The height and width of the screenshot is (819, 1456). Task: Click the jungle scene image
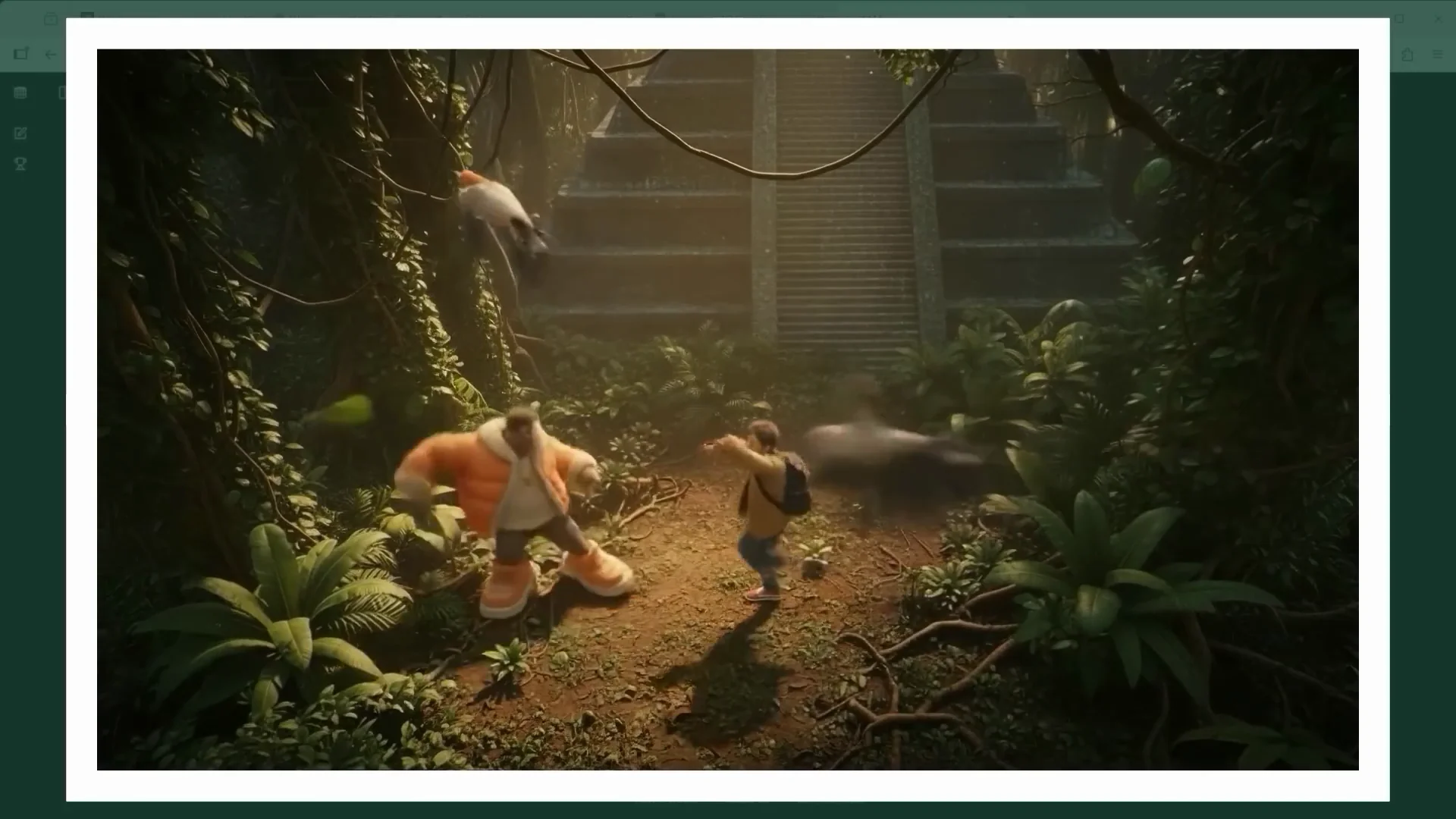tap(728, 409)
